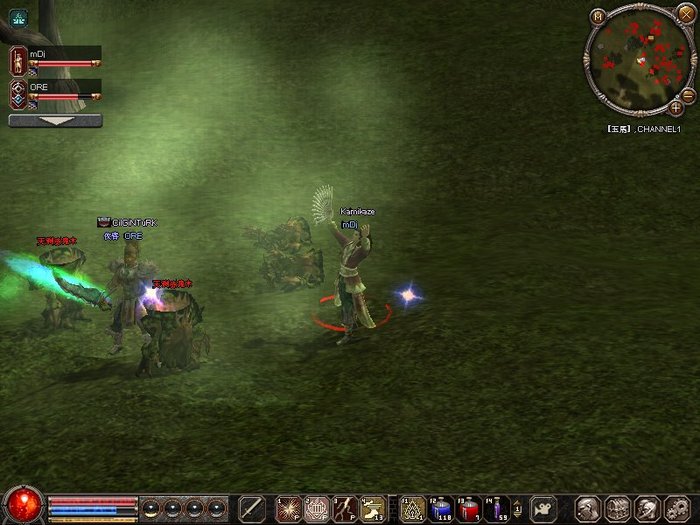Activate the starburst skill slot
The height and width of the screenshot is (525, 700).
(289, 508)
